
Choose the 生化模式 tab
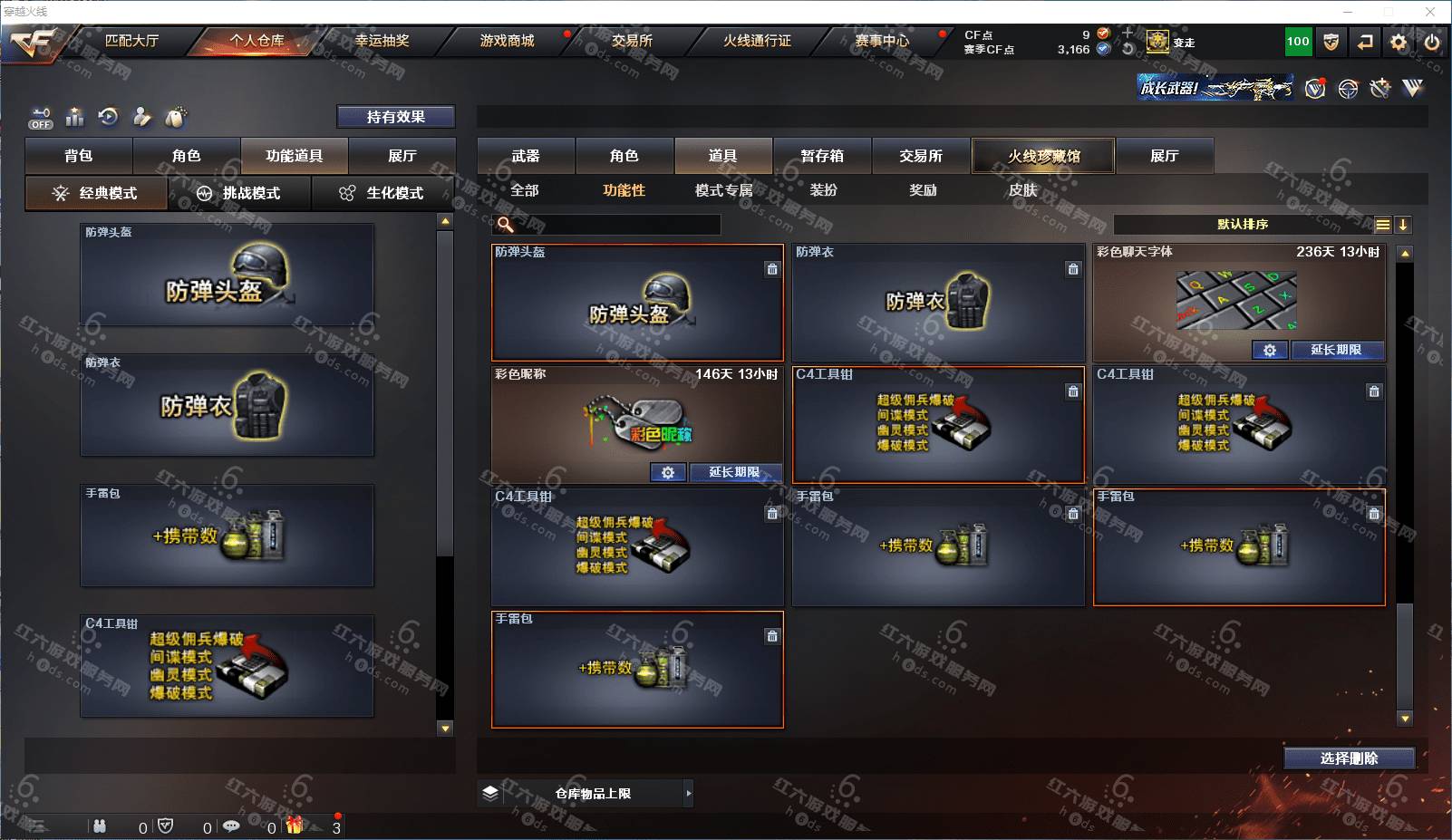coord(382,193)
